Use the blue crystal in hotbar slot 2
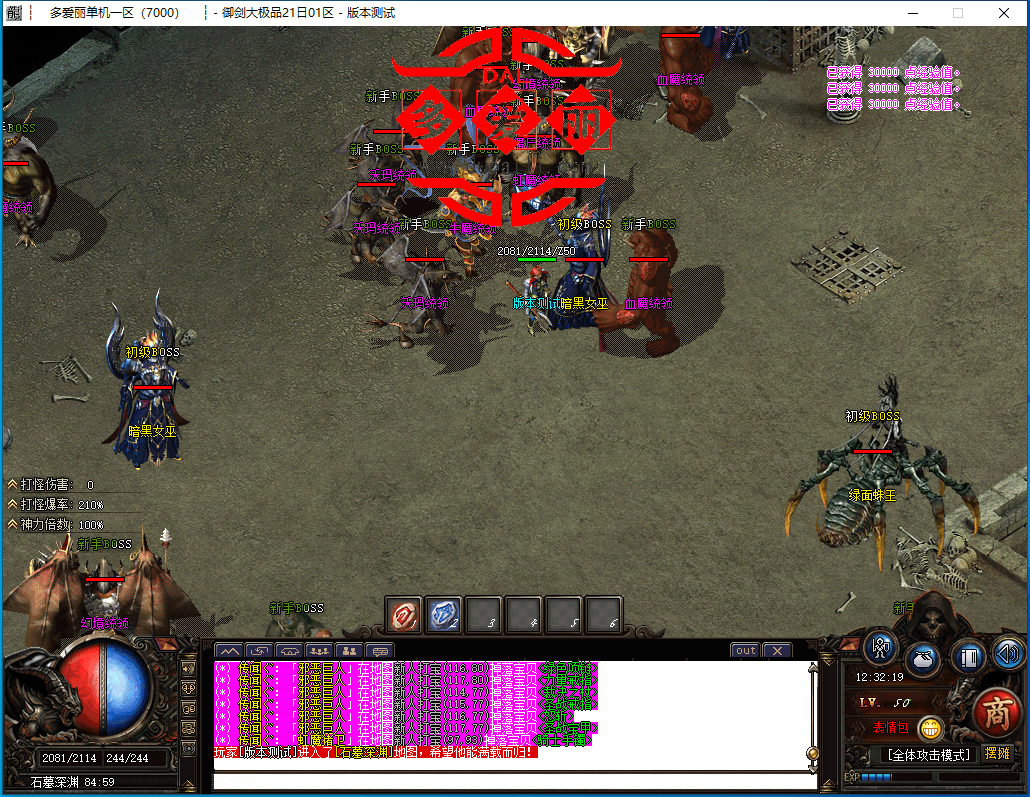Viewport: 1030px width, 797px height. click(444, 615)
